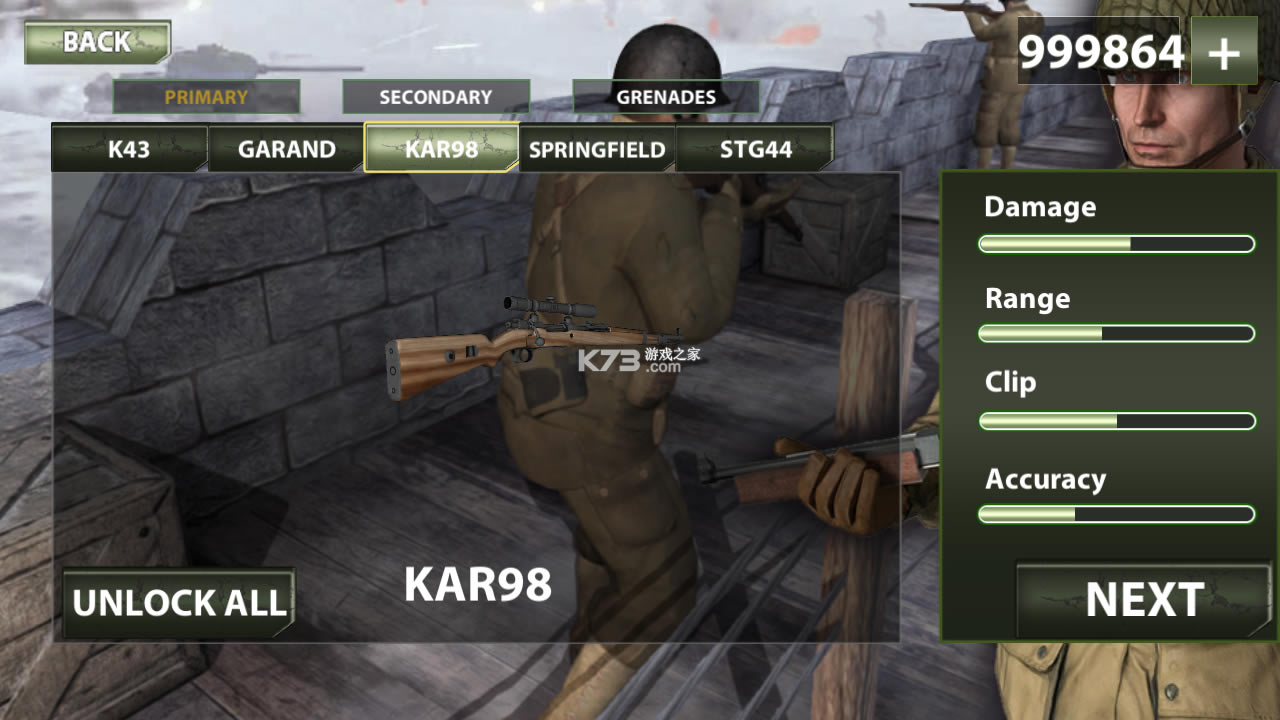Pick the SPRINGFIELD rifle

pos(597,149)
